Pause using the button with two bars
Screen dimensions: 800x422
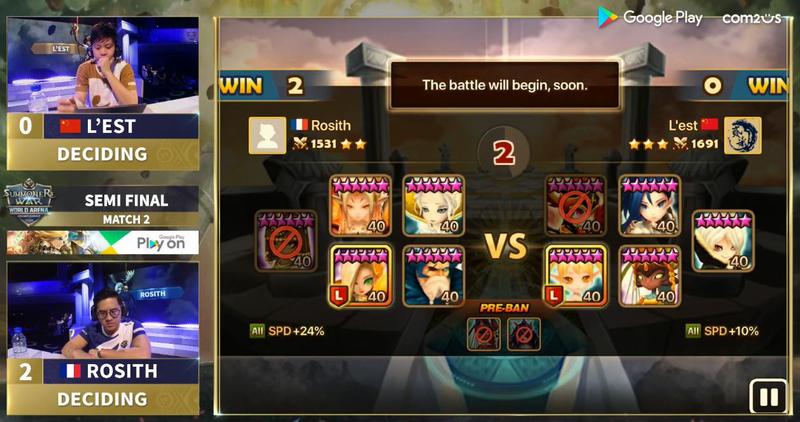click(769, 396)
